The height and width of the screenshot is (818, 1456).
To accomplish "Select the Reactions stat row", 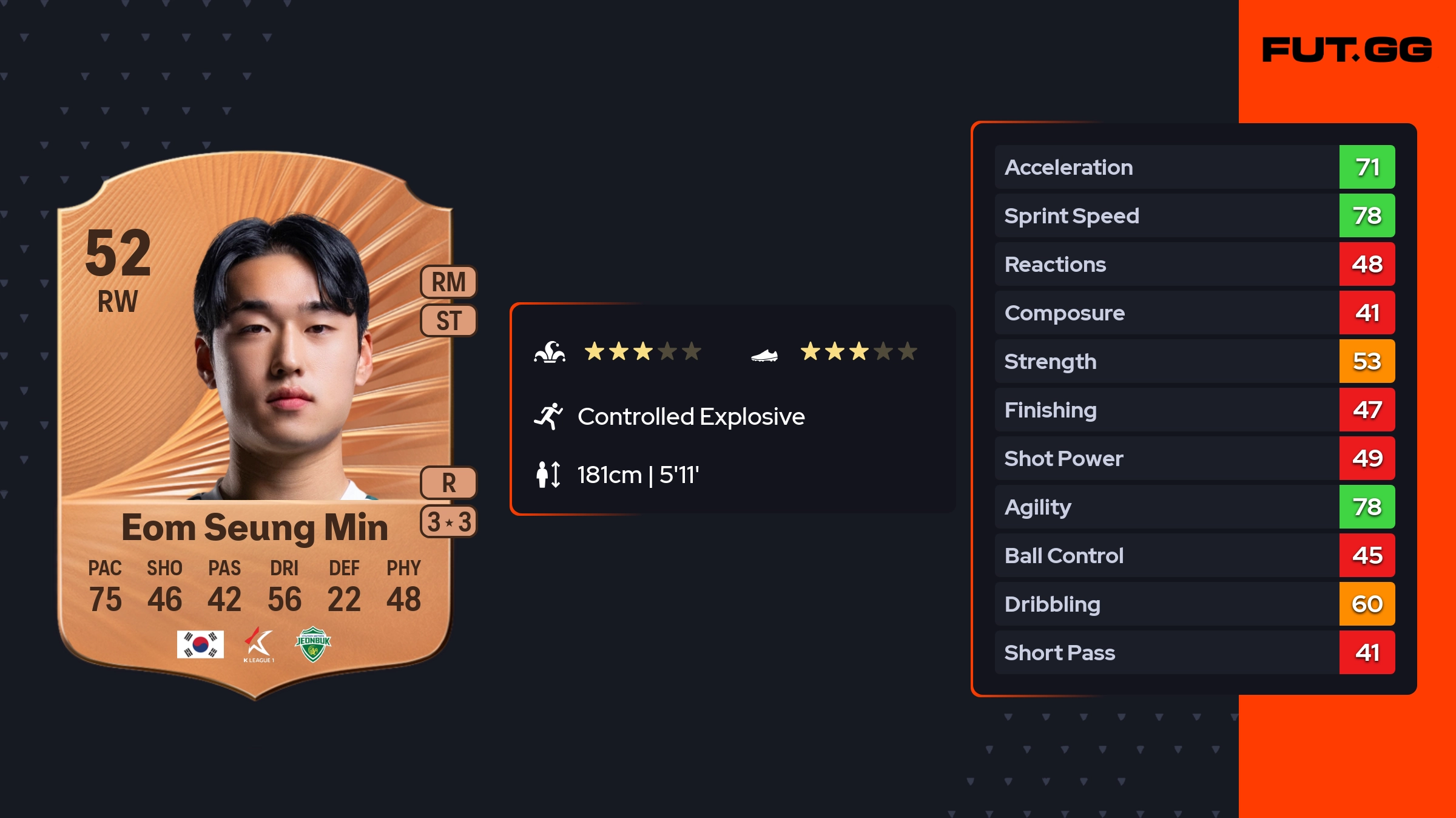I will coord(1194,264).
